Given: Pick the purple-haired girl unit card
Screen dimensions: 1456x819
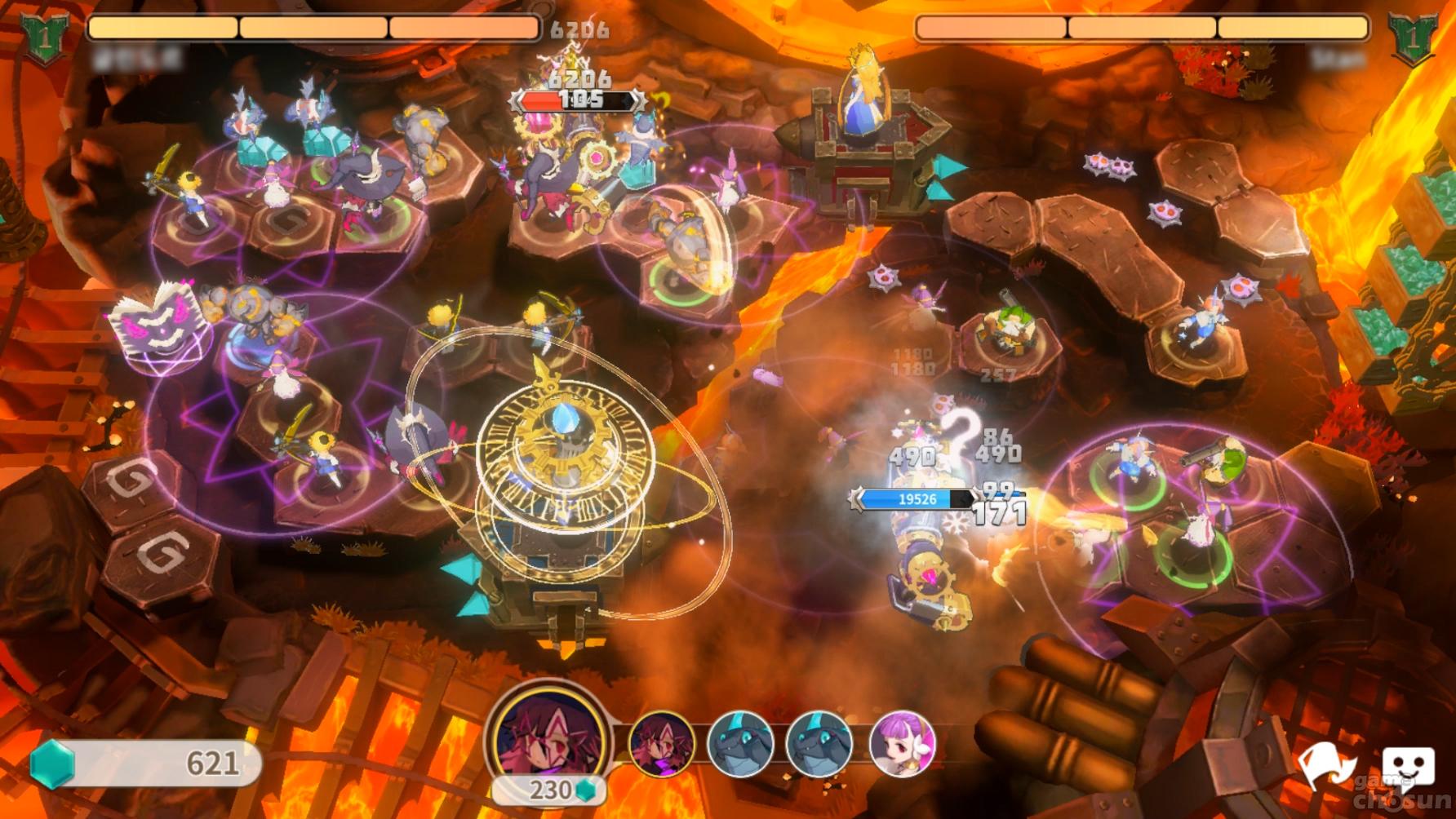Looking at the screenshot, I should tap(901, 743).
